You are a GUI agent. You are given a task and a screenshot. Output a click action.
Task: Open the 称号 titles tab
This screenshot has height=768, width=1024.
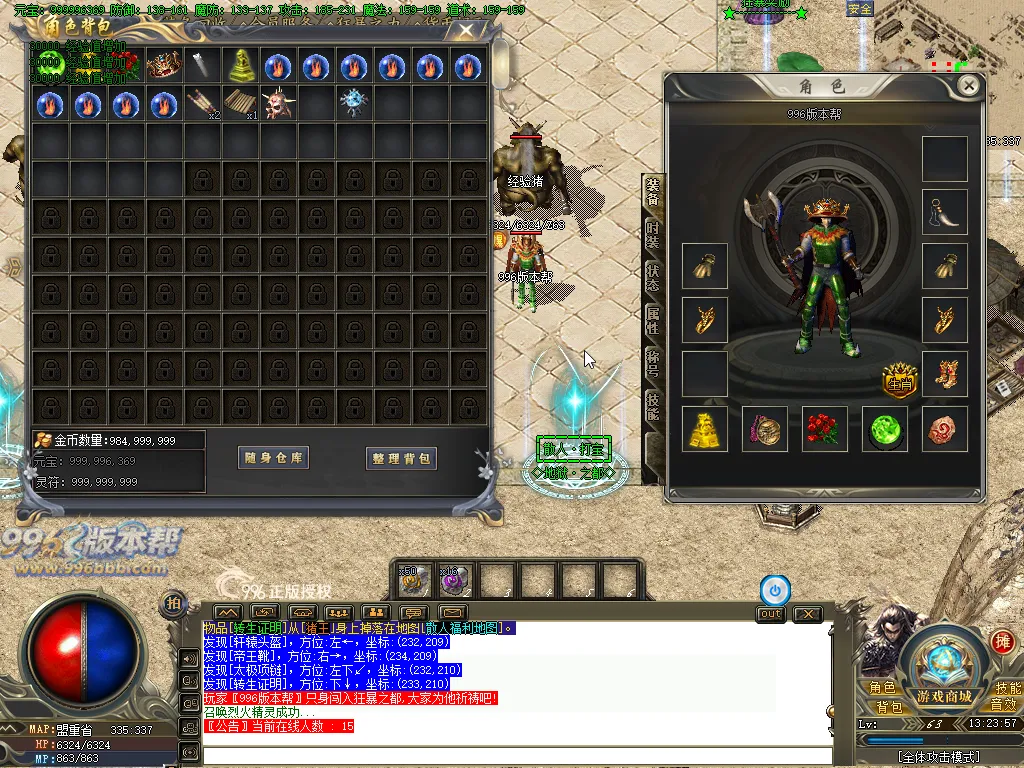point(652,361)
